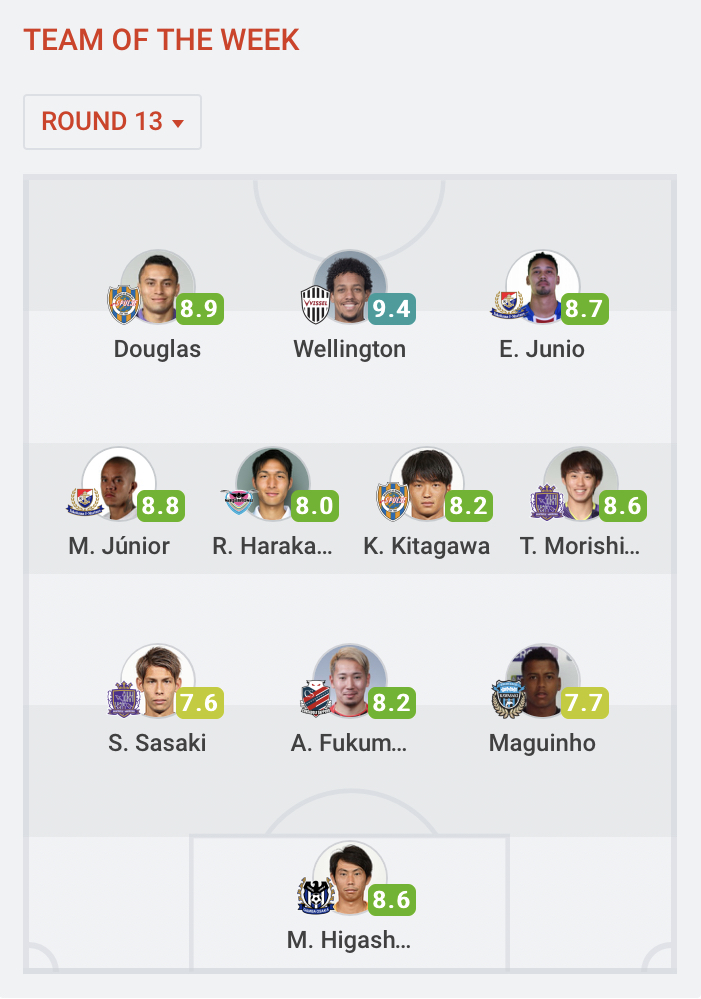This screenshot has height=999, width=701.
Task: Select Douglas rated 8.9
Action: (158, 288)
